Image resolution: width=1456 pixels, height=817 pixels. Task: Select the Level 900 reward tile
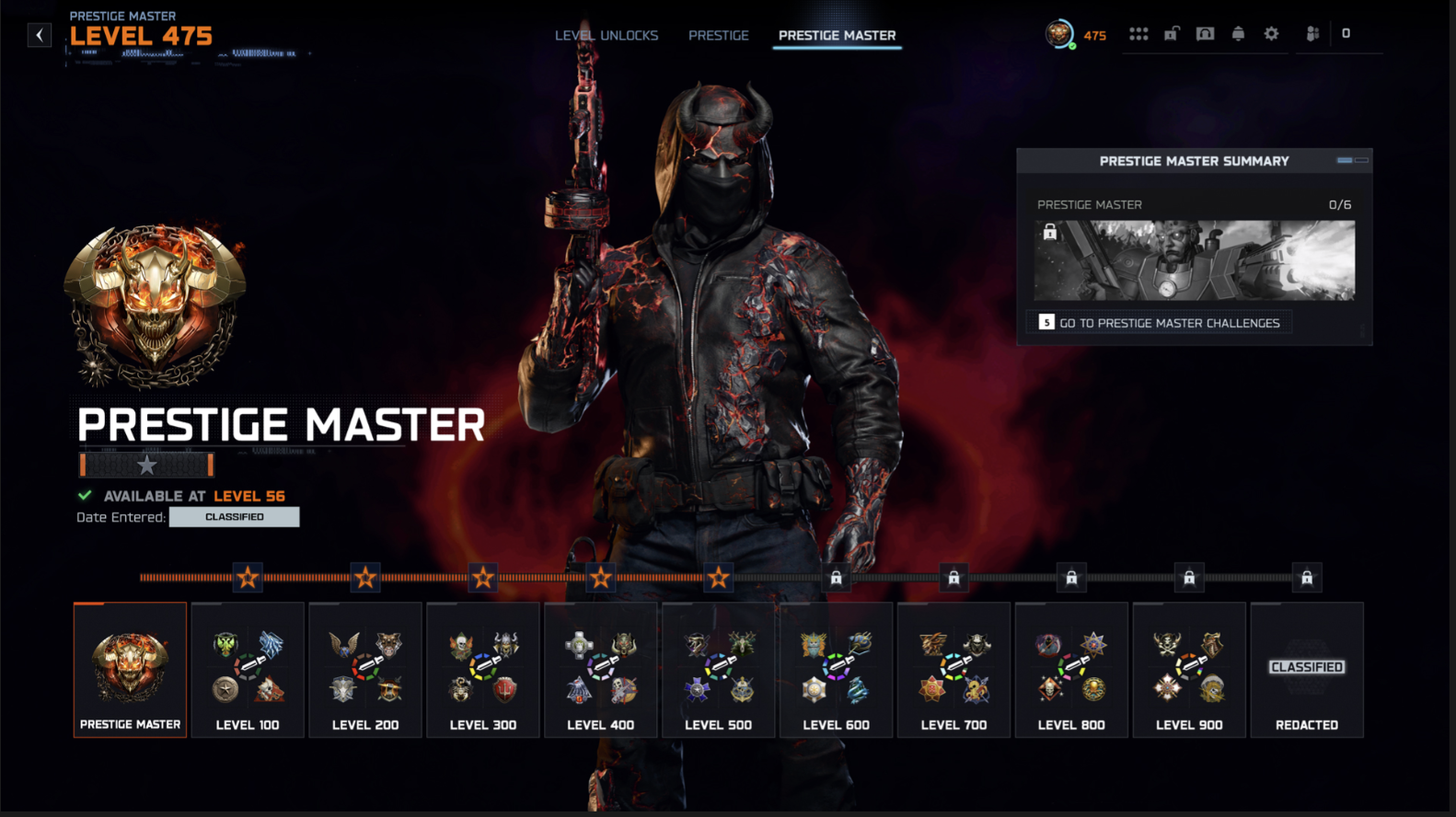1189,670
